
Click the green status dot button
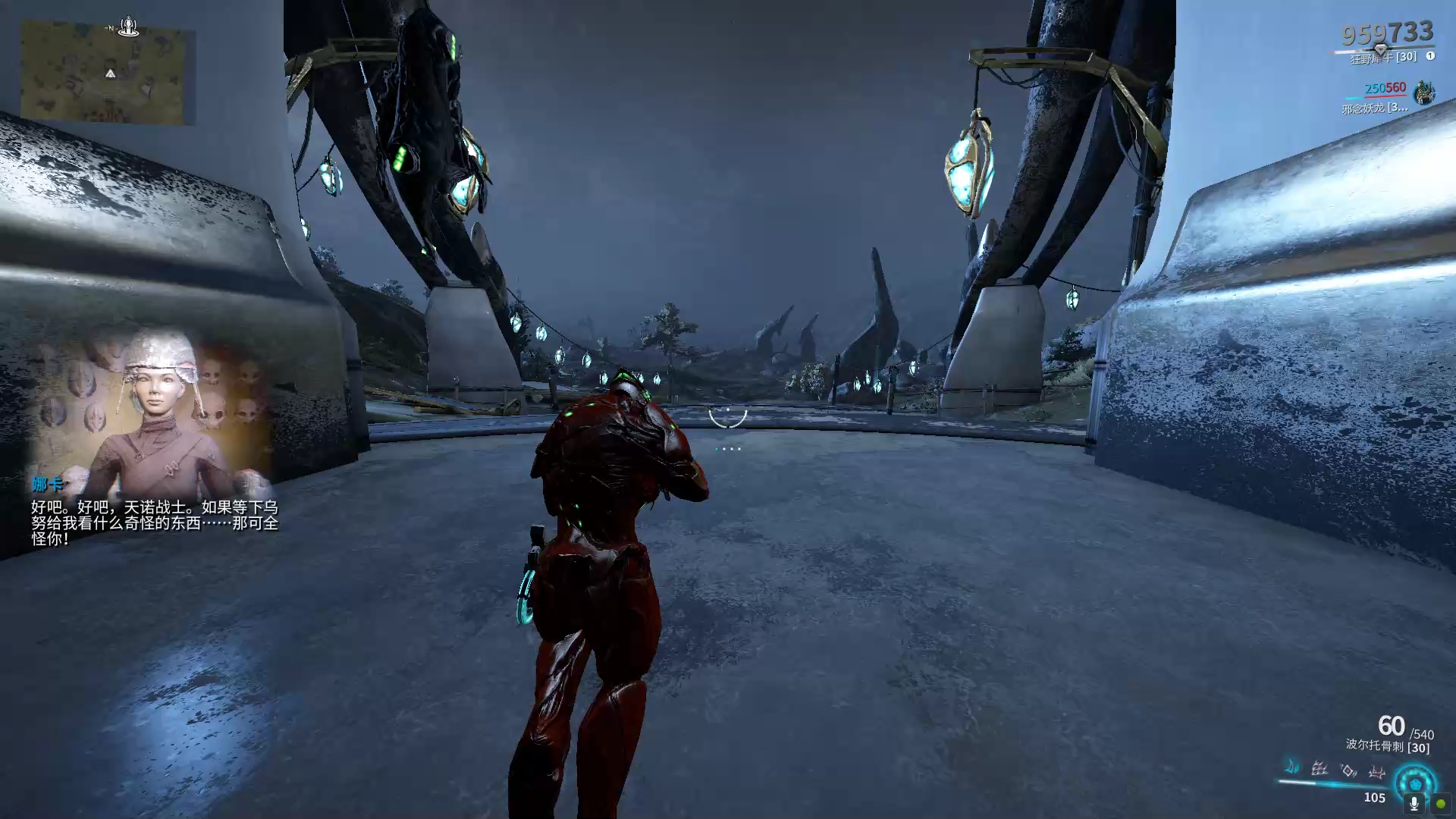[x=1440, y=803]
